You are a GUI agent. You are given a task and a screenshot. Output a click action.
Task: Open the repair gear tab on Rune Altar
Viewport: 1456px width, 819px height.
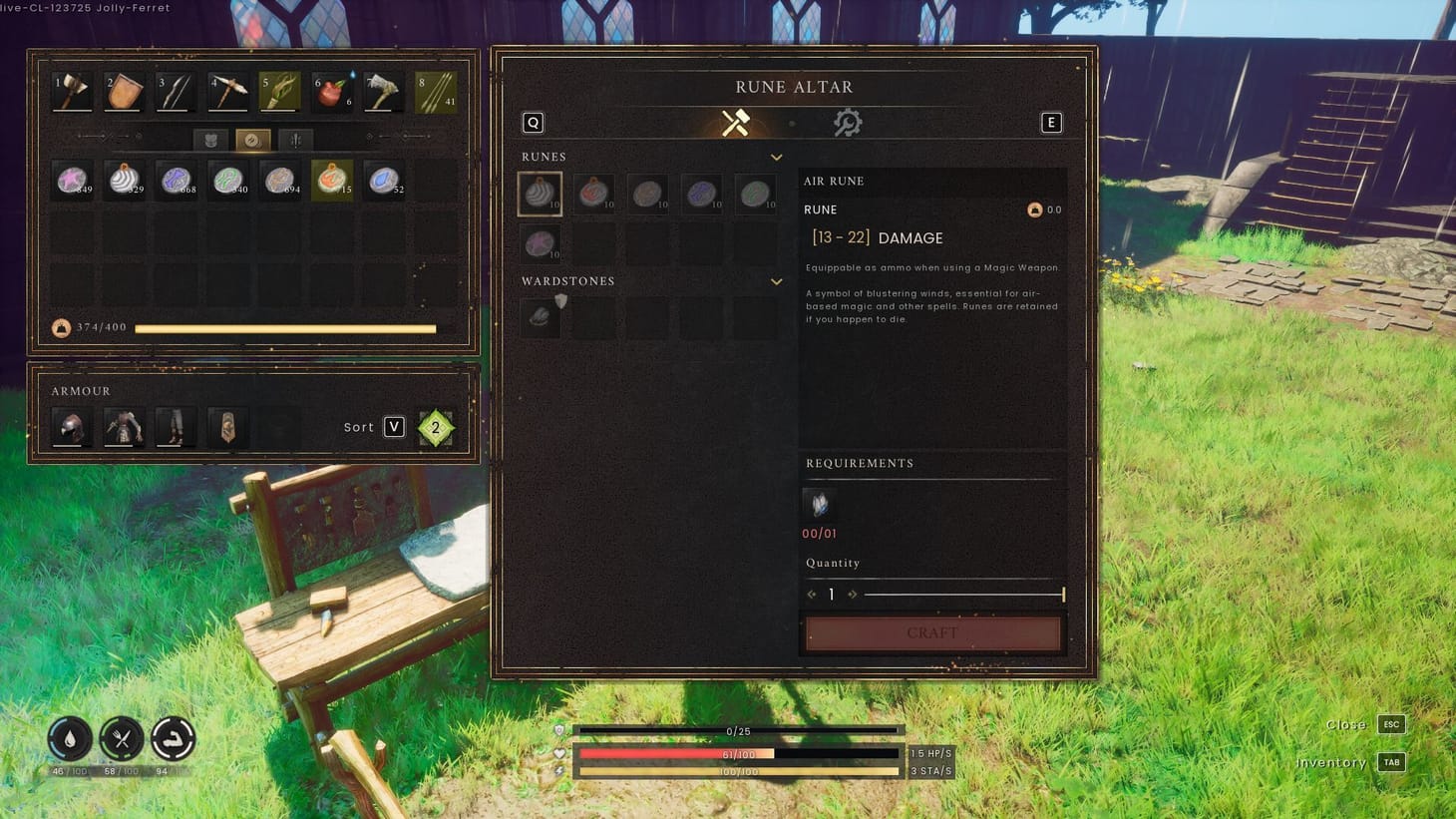click(x=849, y=122)
